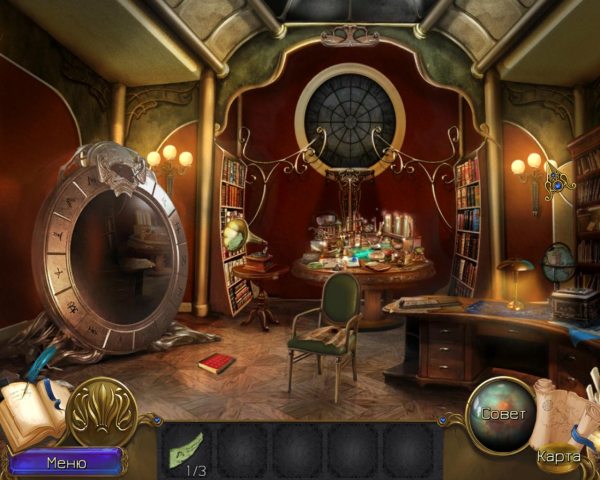Use the Совет hint orb
This screenshot has width=600, height=480.
(500, 415)
